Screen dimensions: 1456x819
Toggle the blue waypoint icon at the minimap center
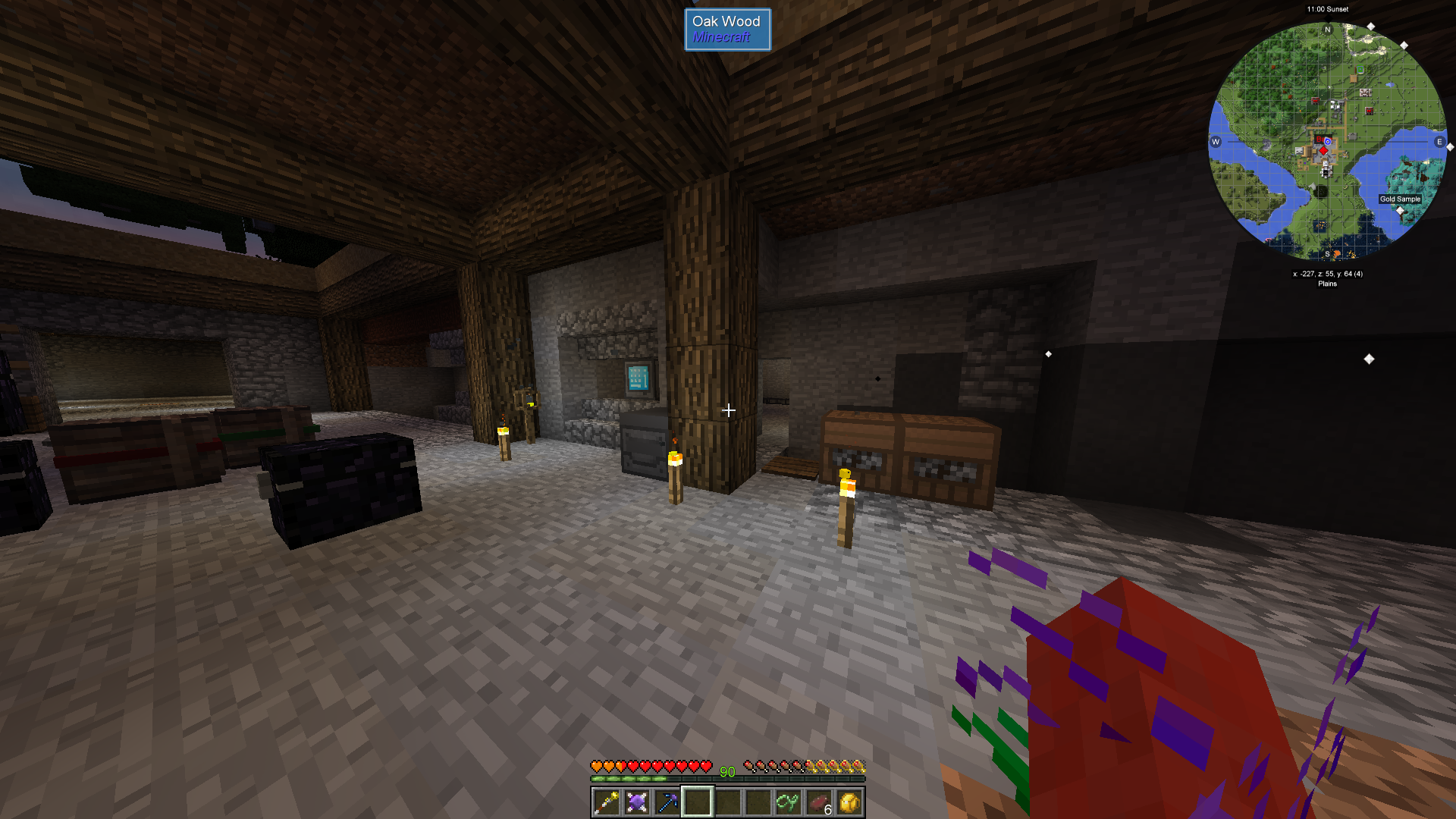pyautogui.click(x=1328, y=142)
